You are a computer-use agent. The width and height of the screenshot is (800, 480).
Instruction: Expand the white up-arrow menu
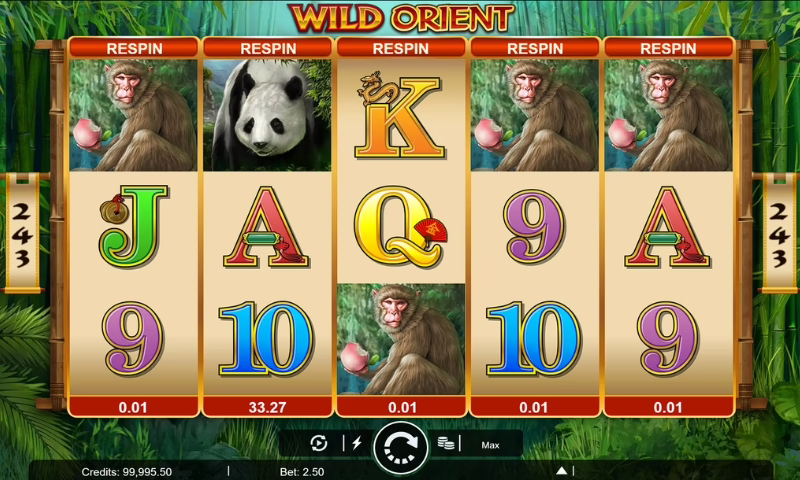(x=562, y=470)
